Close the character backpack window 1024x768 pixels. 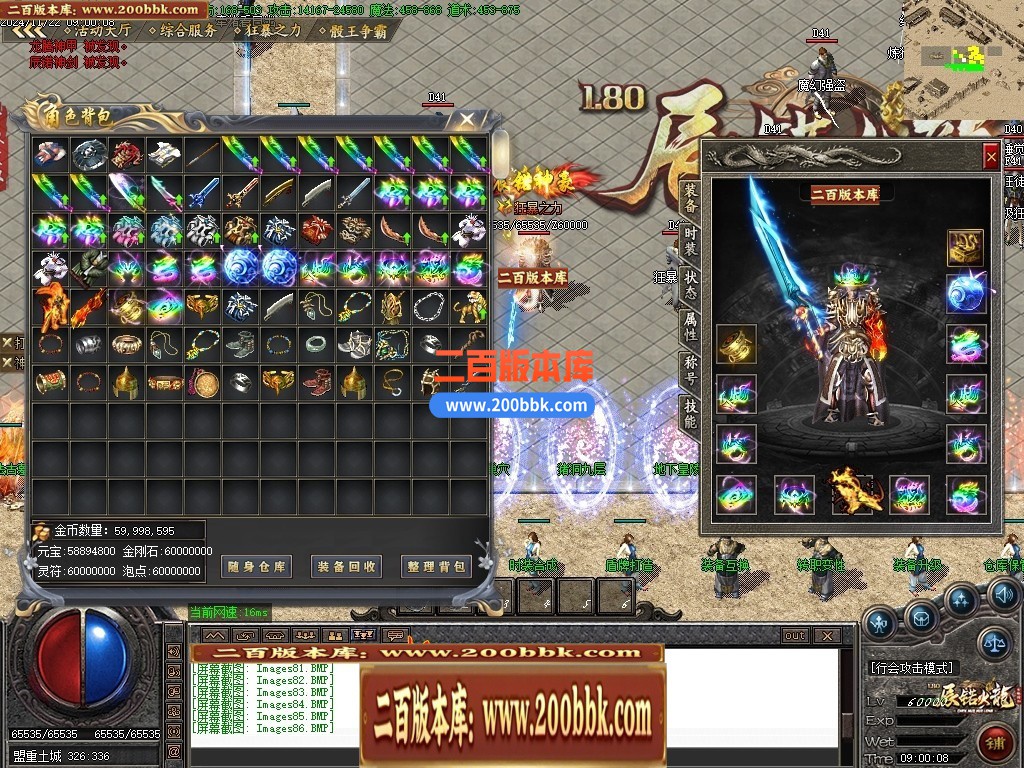pyautogui.click(x=466, y=120)
